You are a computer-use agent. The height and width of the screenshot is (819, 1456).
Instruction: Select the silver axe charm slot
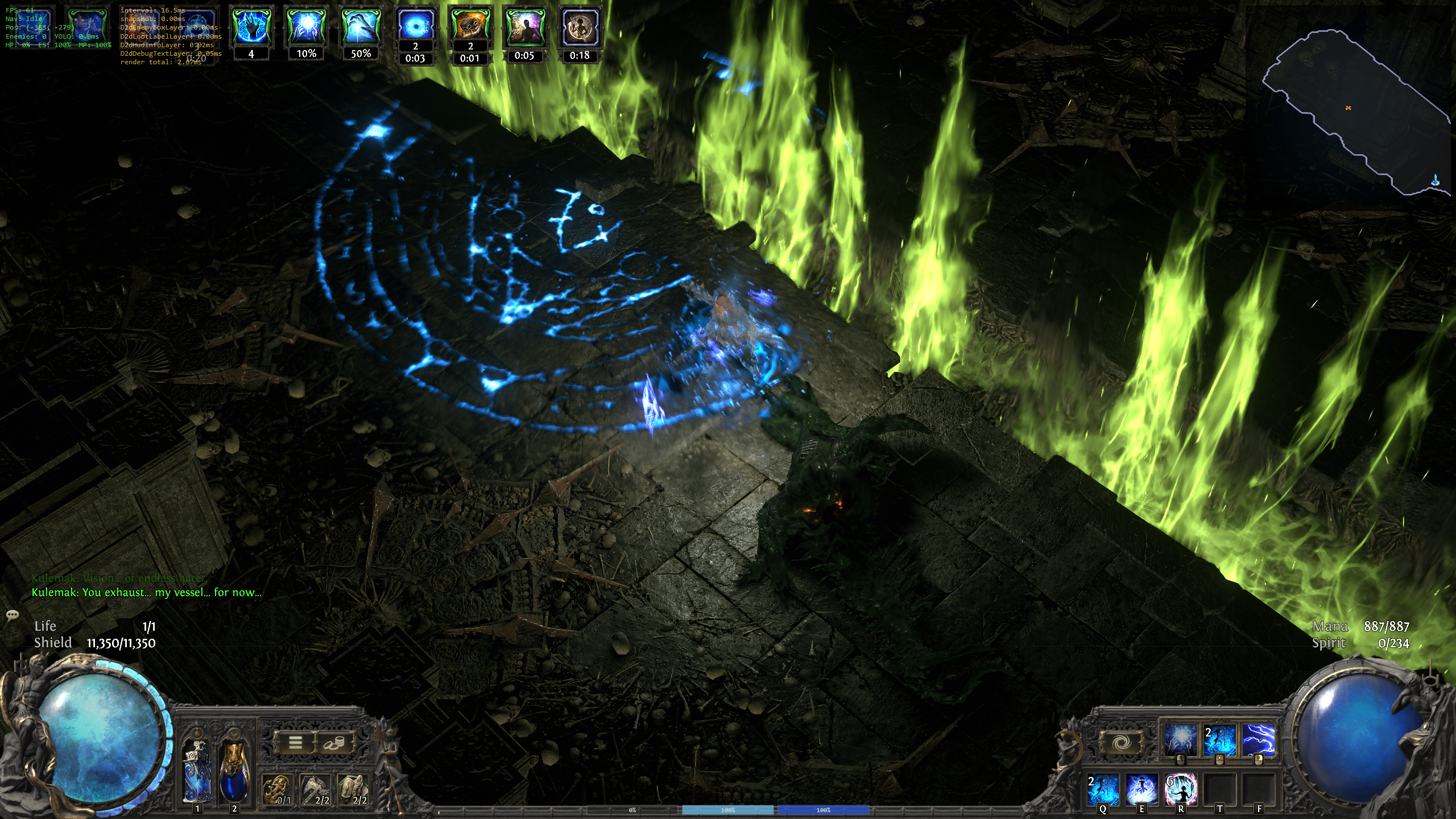coord(316,790)
